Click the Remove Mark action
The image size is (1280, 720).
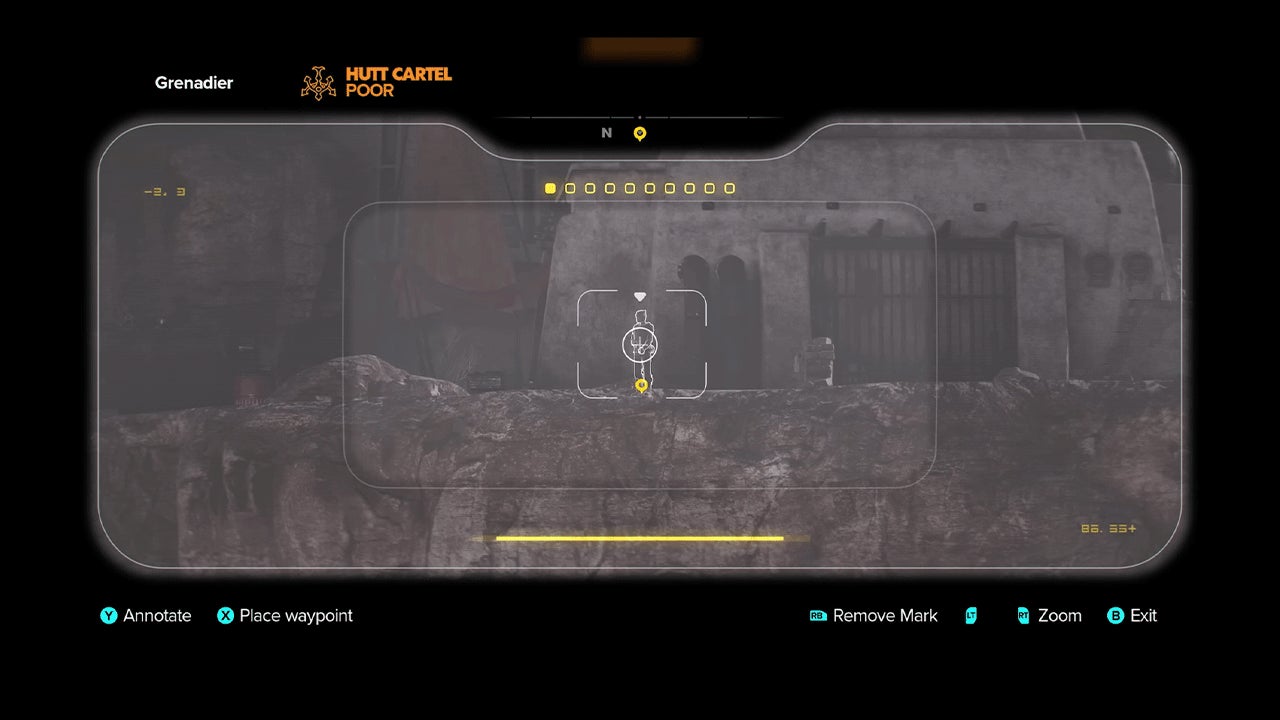885,616
